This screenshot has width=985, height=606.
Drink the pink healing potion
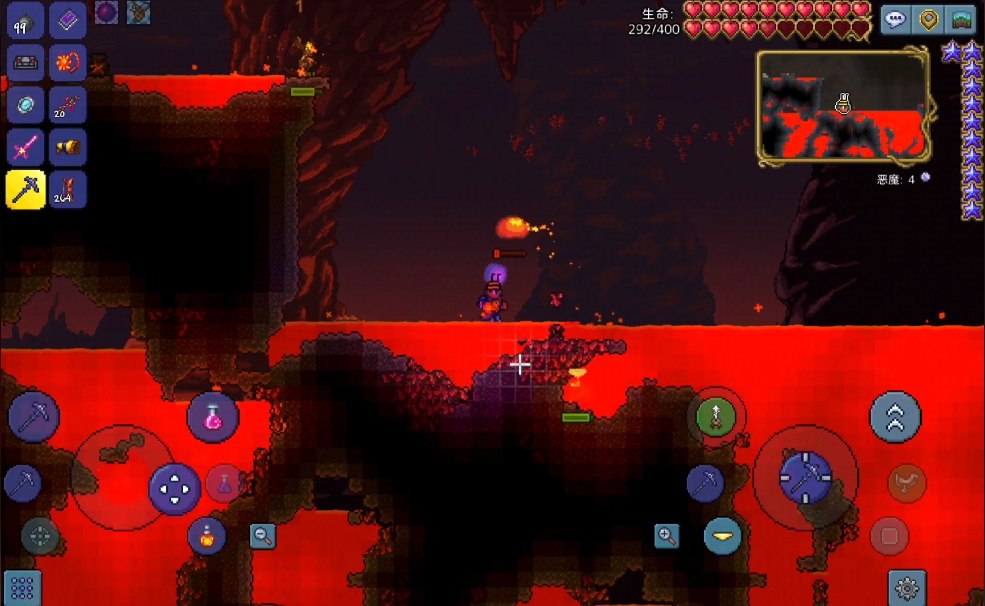tap(213, 417)
